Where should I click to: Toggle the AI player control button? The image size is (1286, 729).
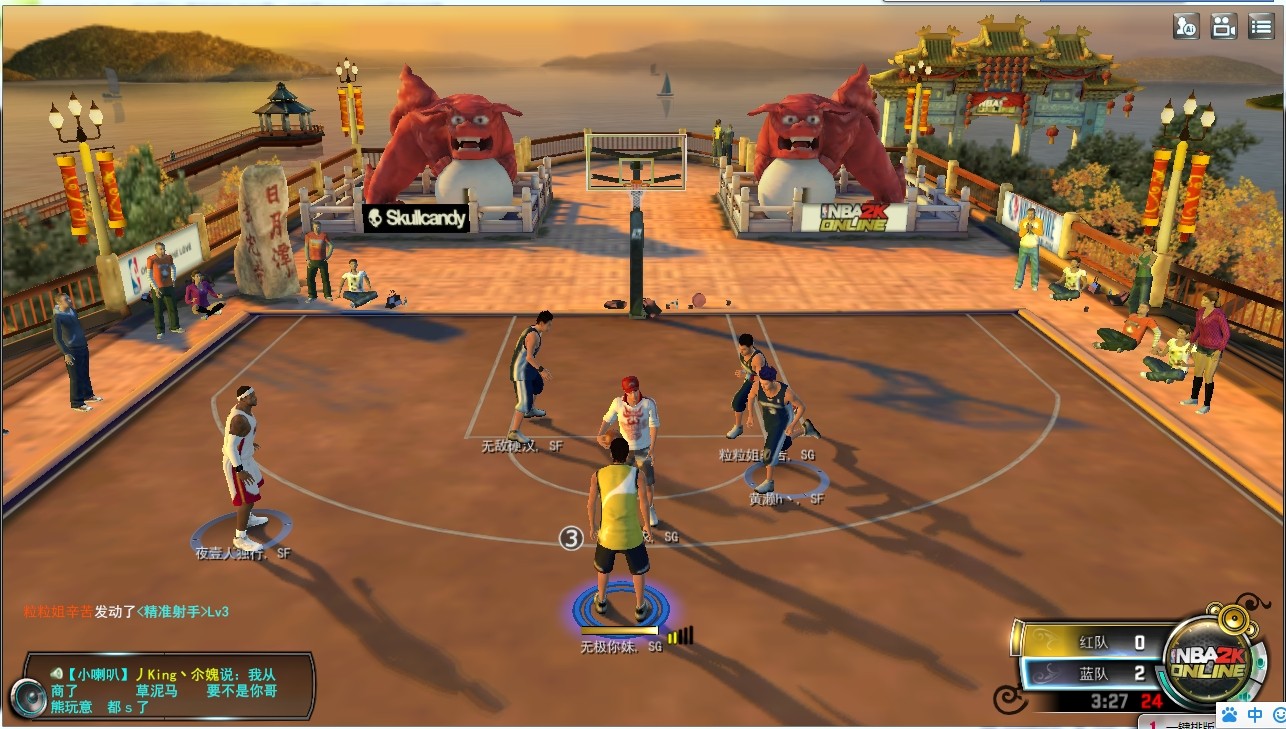(1187, 27)
